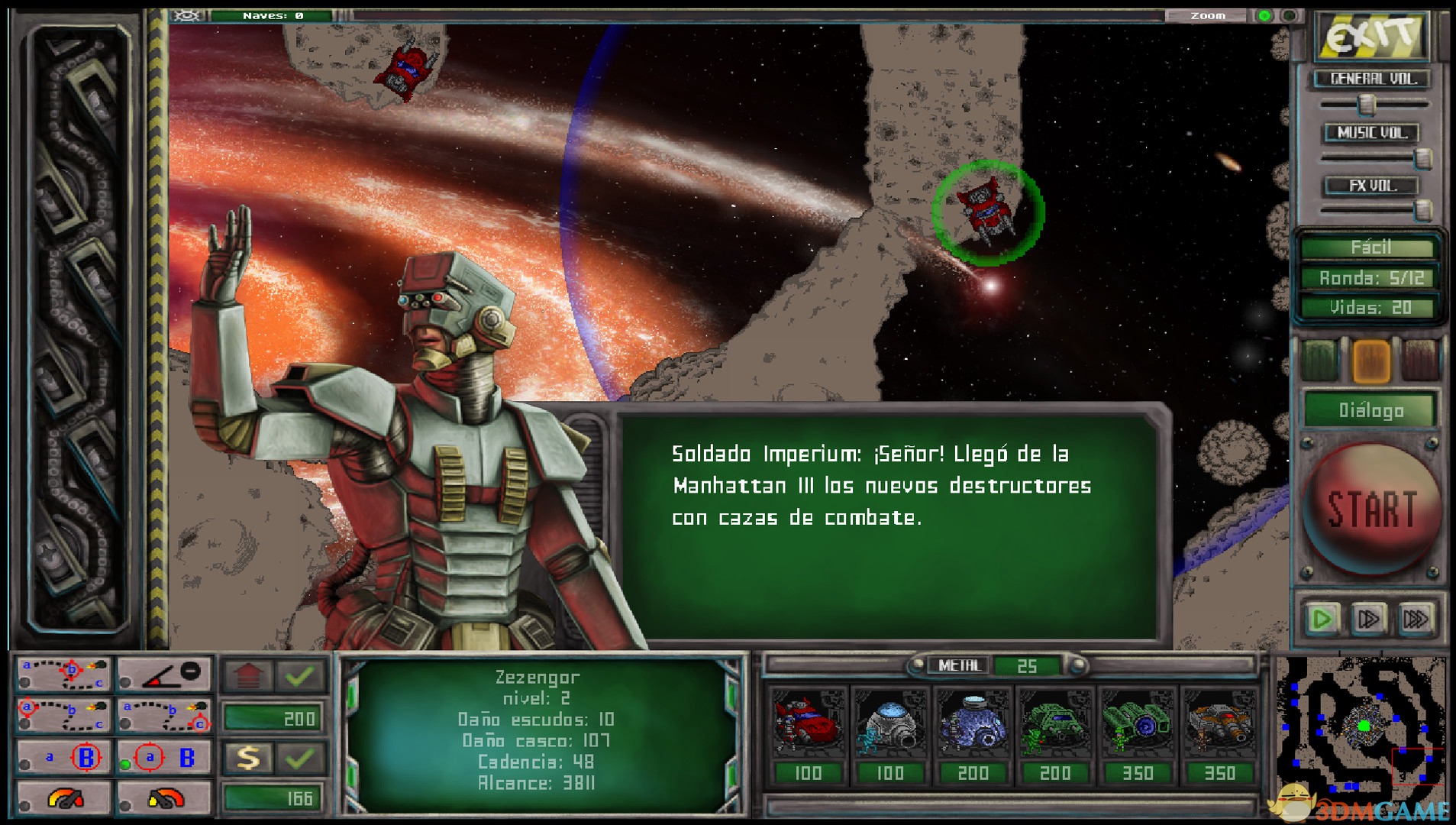The height and width of the screenshot is (825, 1456).
Task: Set game speed to normal play
Action: coord(1322,618)
